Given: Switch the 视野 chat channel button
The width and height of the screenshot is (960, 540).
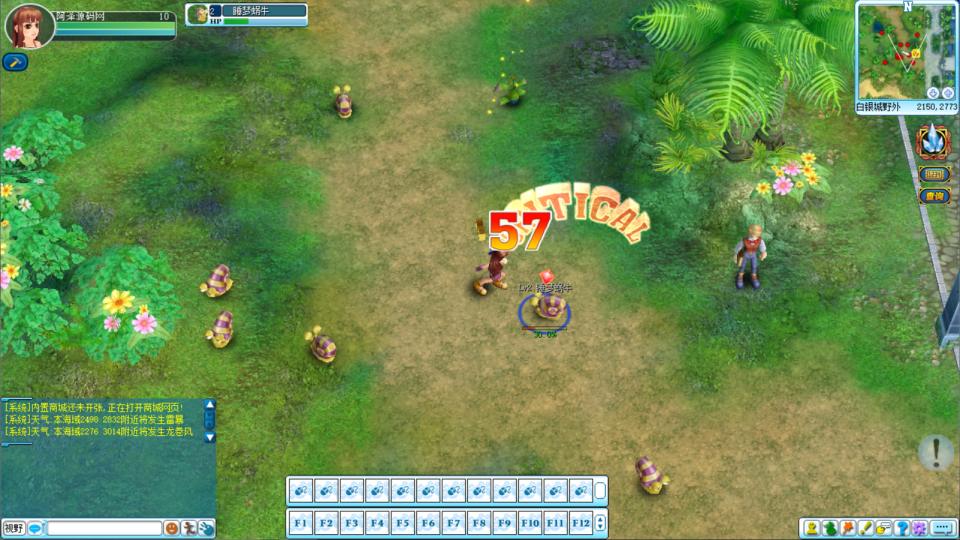Looking at the screenshot, I should (x=14, y=528).
